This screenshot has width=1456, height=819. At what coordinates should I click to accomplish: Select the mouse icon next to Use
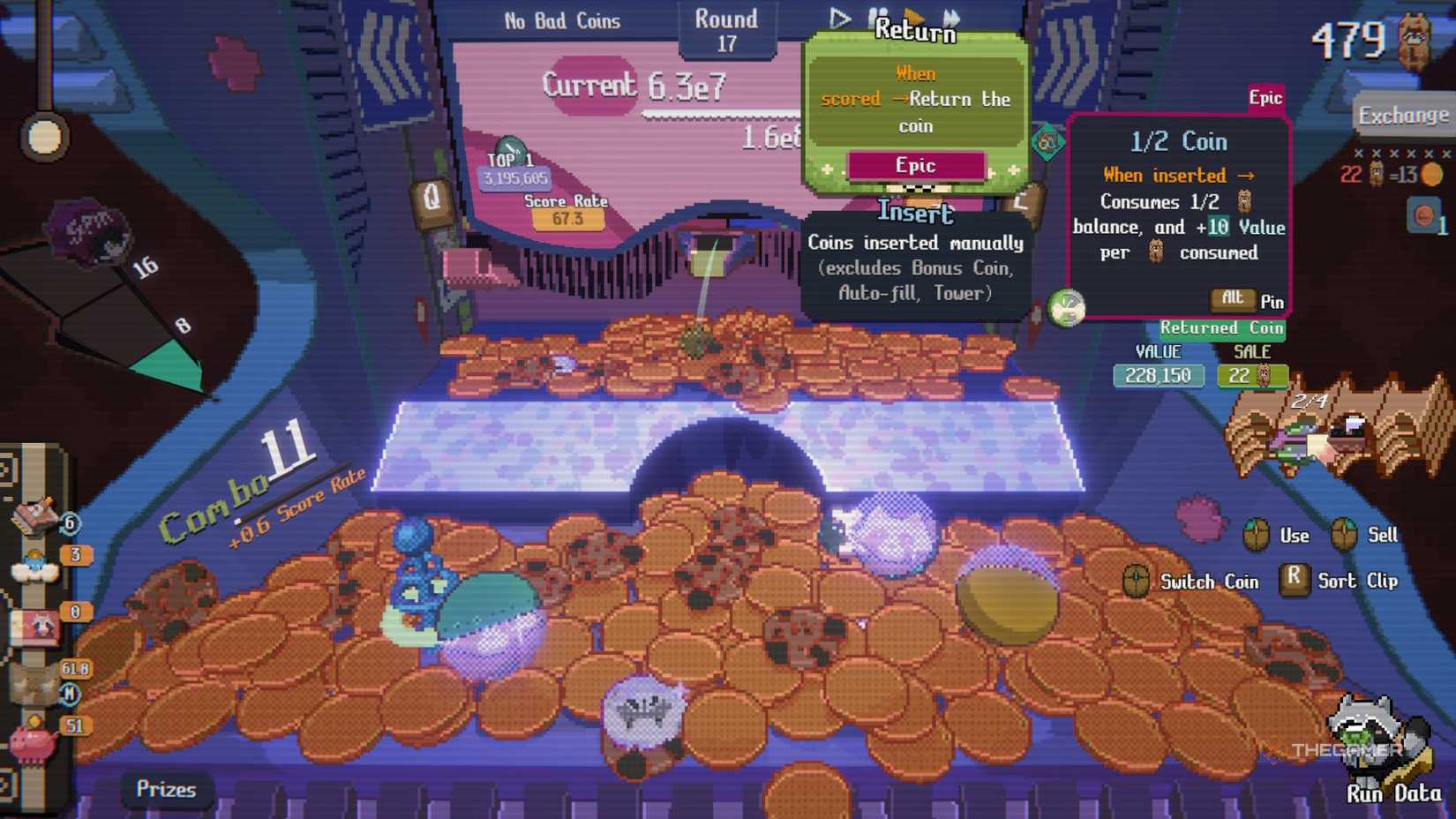click(1256, 535)
